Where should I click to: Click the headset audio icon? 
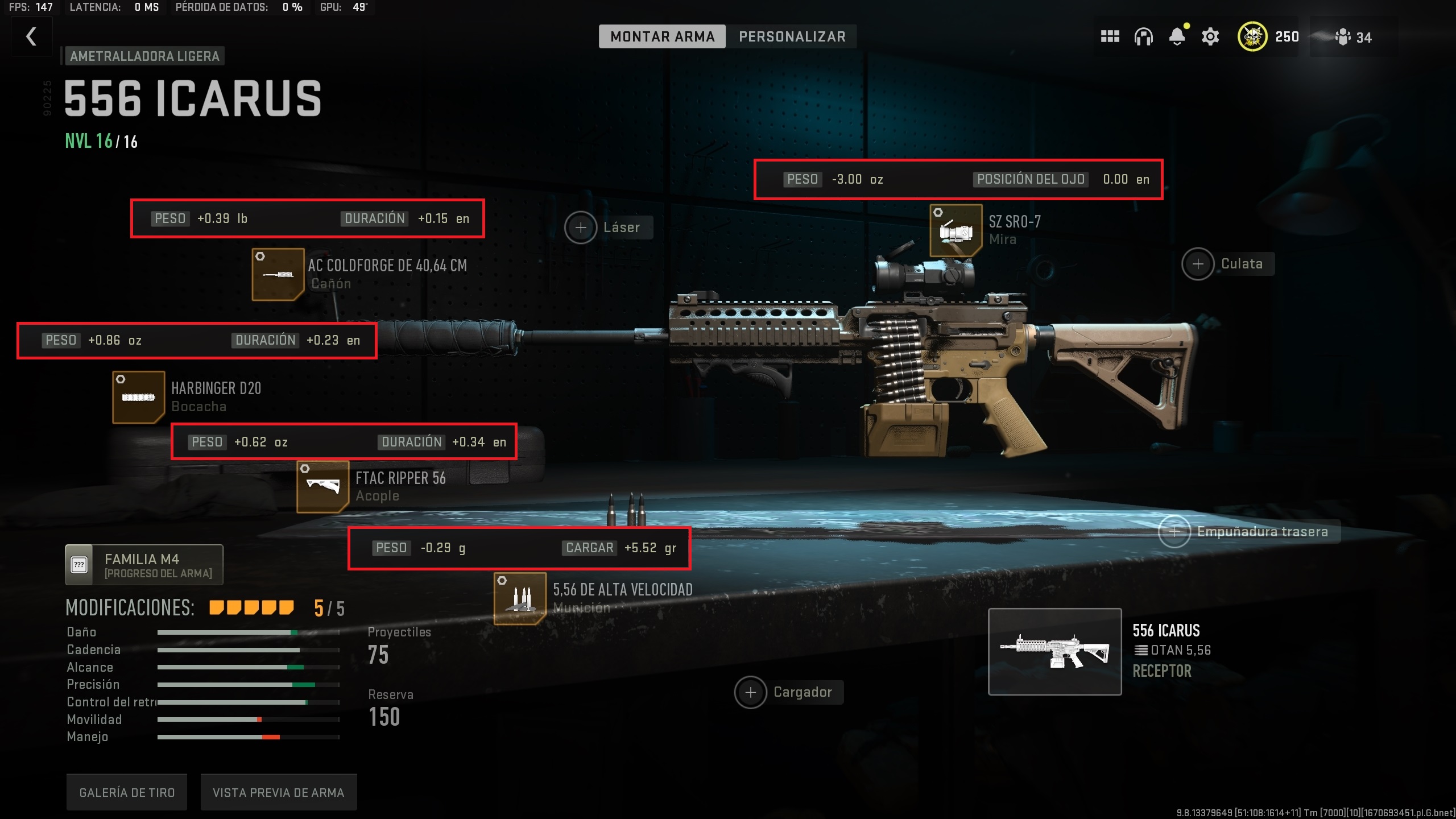pos(1143,36)
